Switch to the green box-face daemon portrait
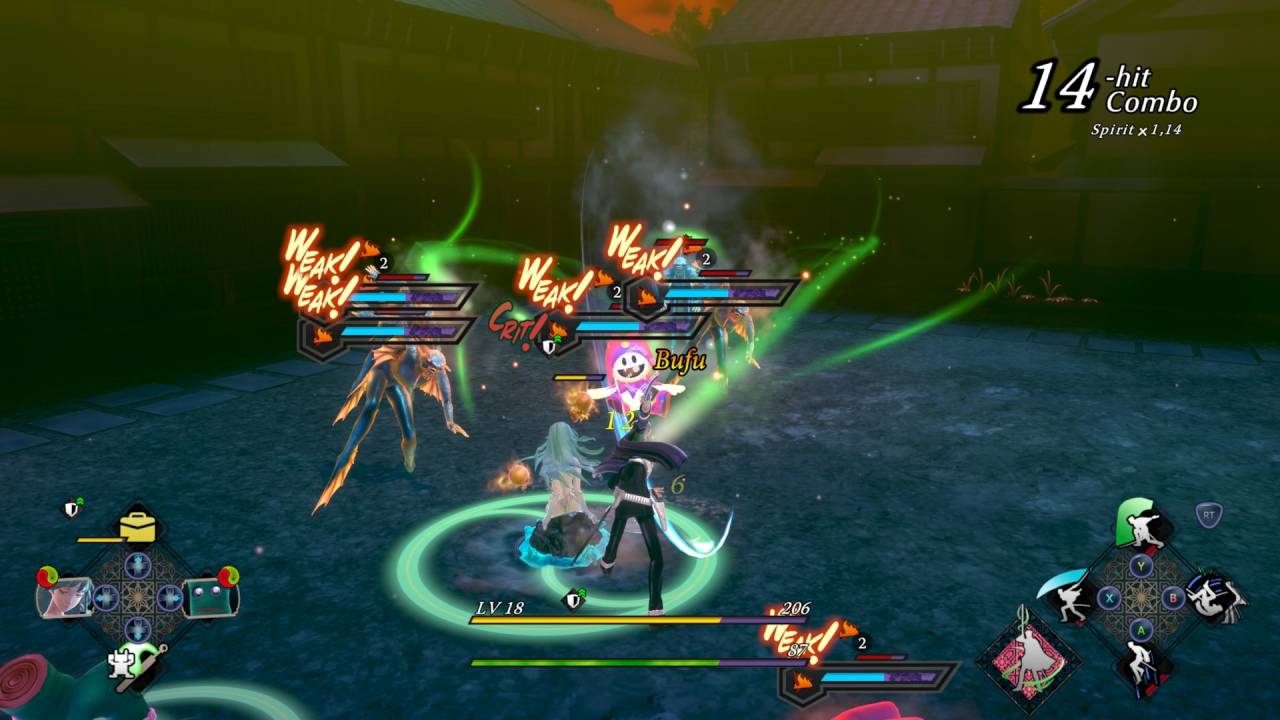 (x=209, y=597)
